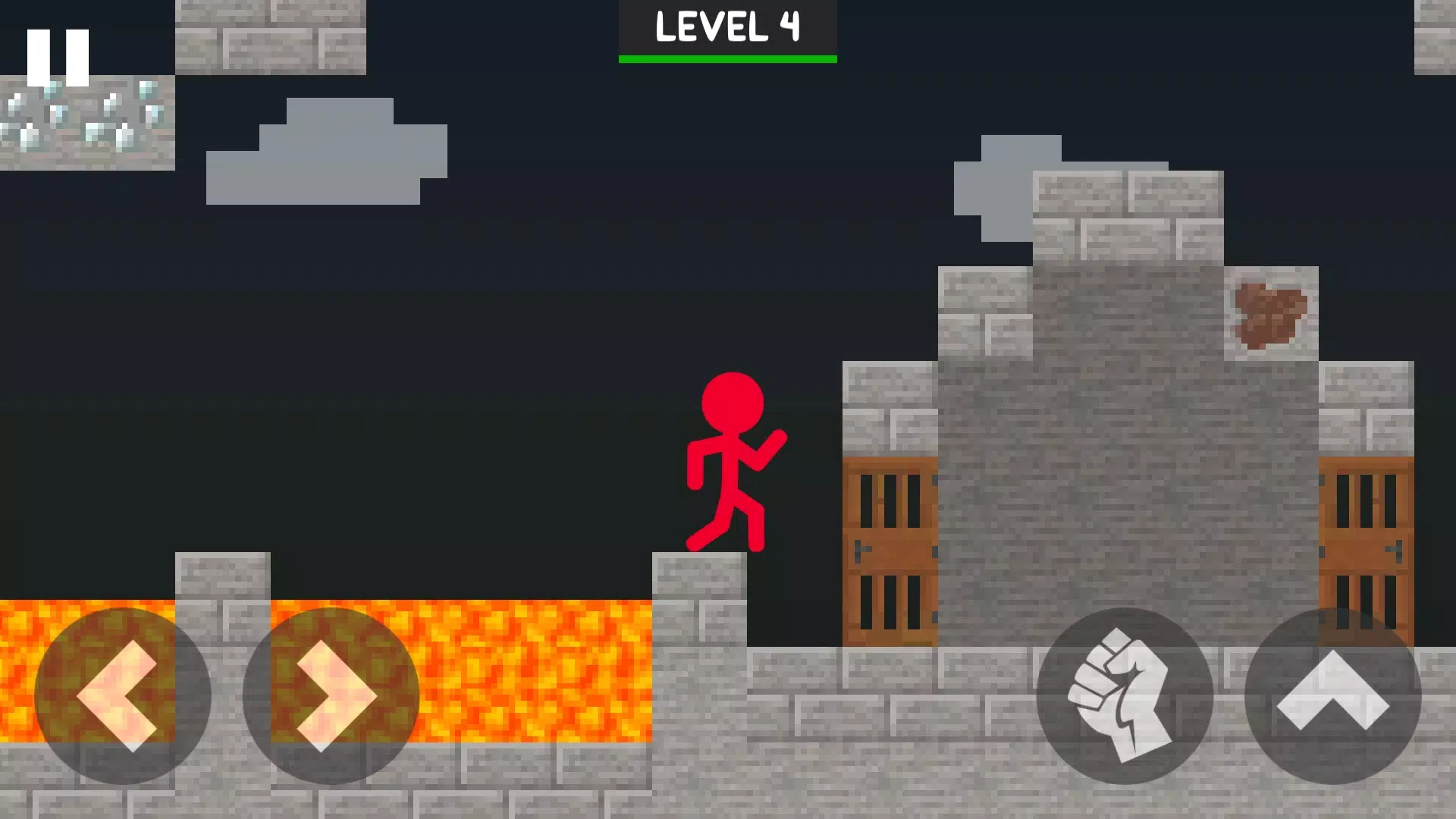Click the LEVEL 4 banner
Viewport: 1456px width, 819px height.
726,27
